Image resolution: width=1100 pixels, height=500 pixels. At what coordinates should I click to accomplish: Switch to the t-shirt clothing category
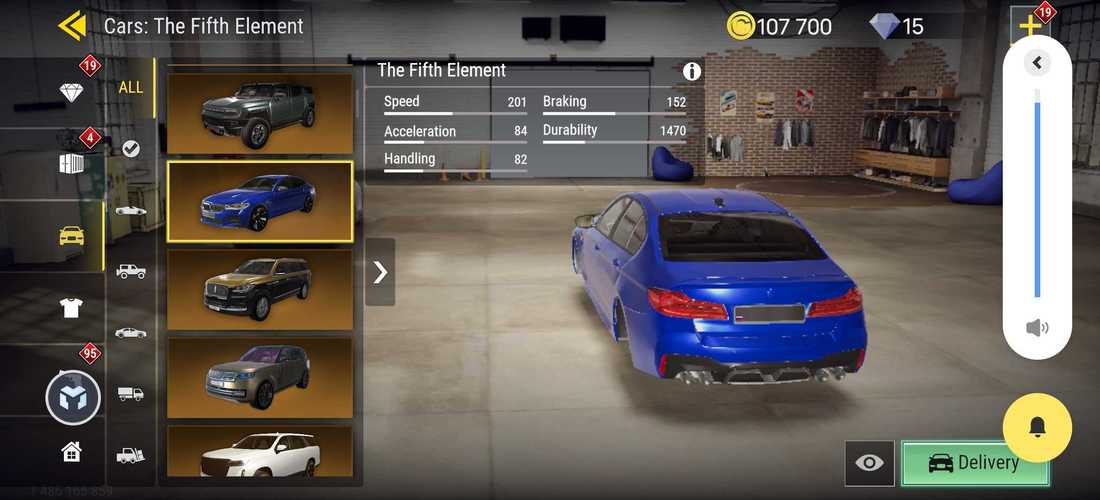(x=71, y=308)
